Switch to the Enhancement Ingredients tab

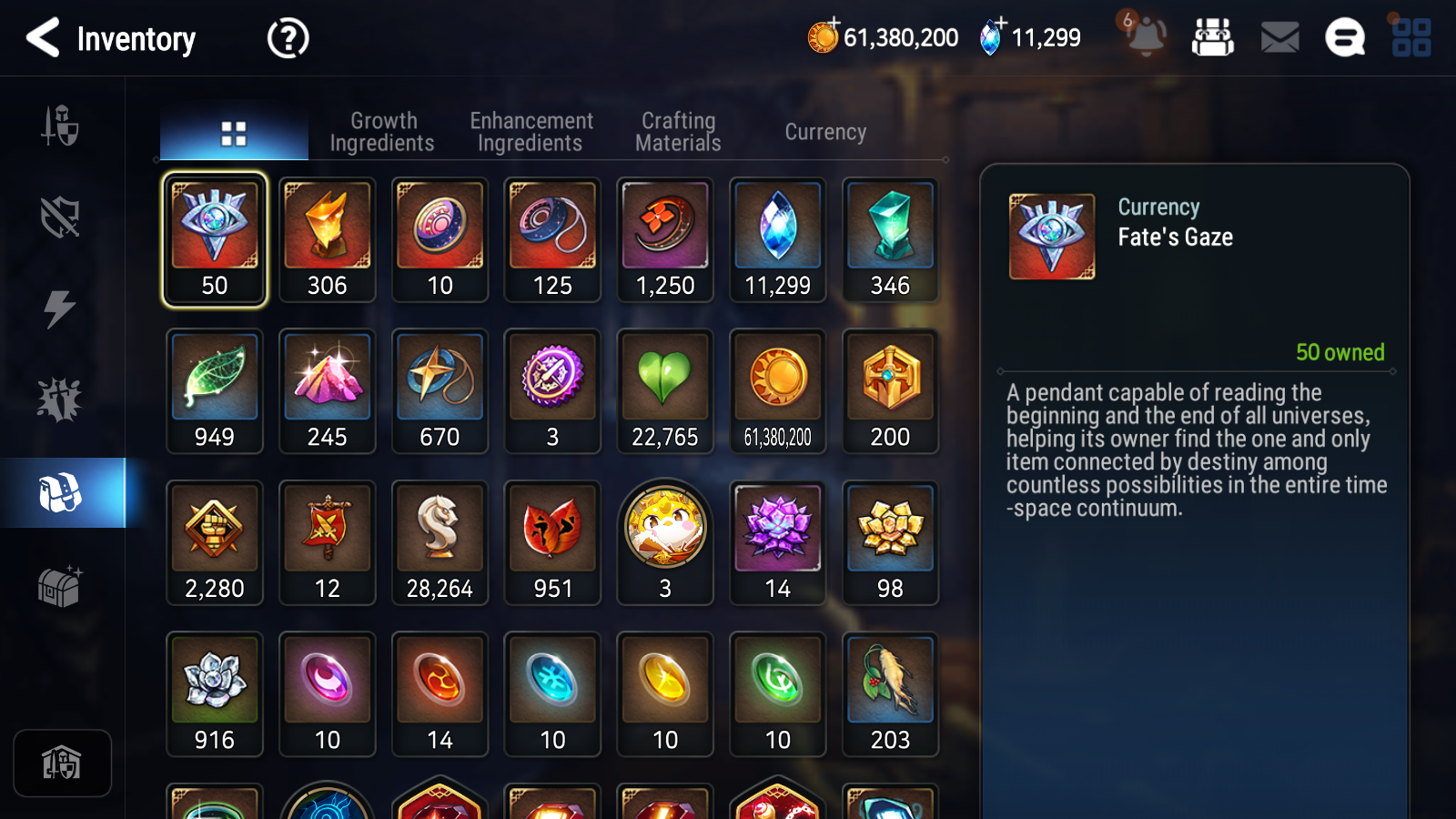[x=531, y=132]
